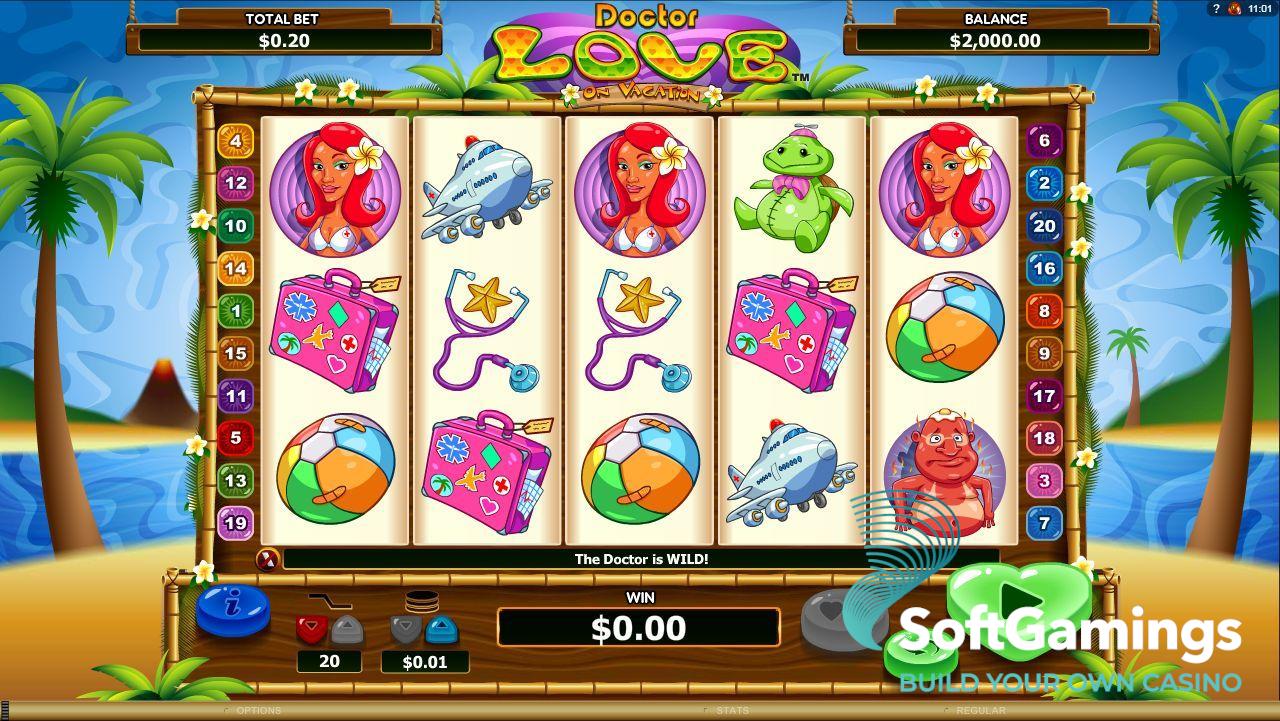Select payline 1 marker
Screen dimensions: 1280x721
click(x=236, y=311)
